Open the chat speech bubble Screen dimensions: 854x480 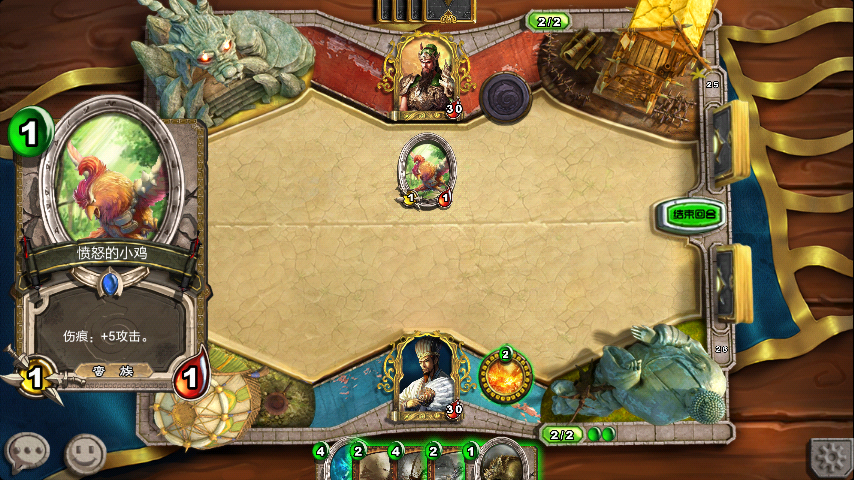click(x=27, y=453)
